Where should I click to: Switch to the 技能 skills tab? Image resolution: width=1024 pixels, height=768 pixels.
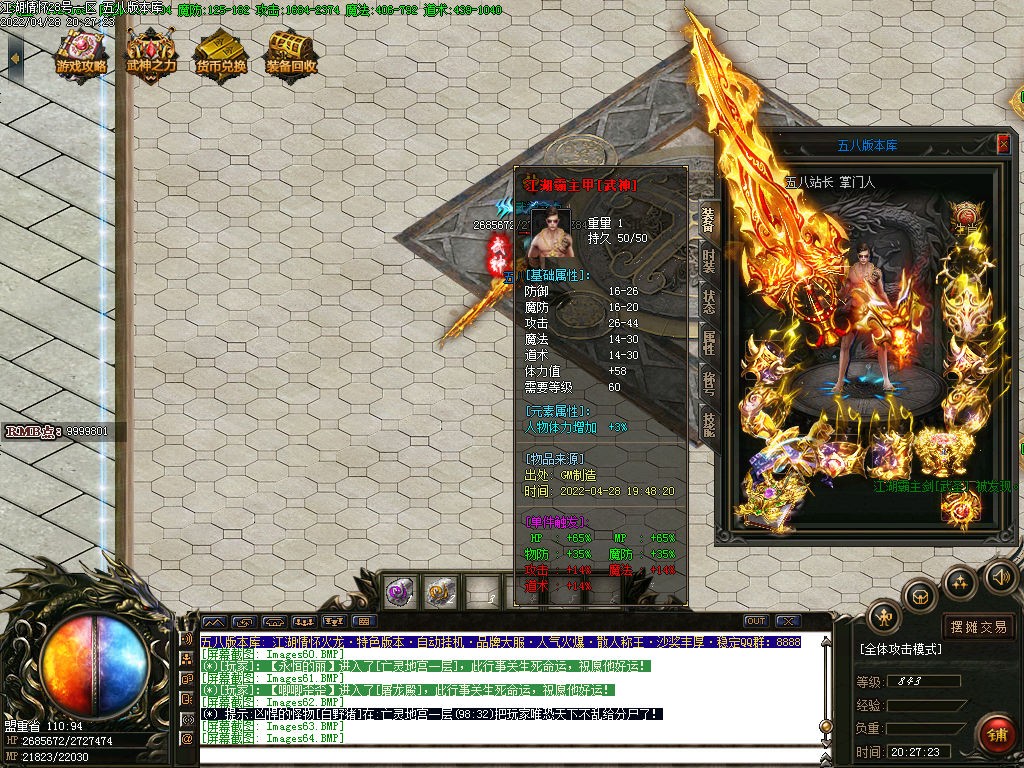coord(708,426)
